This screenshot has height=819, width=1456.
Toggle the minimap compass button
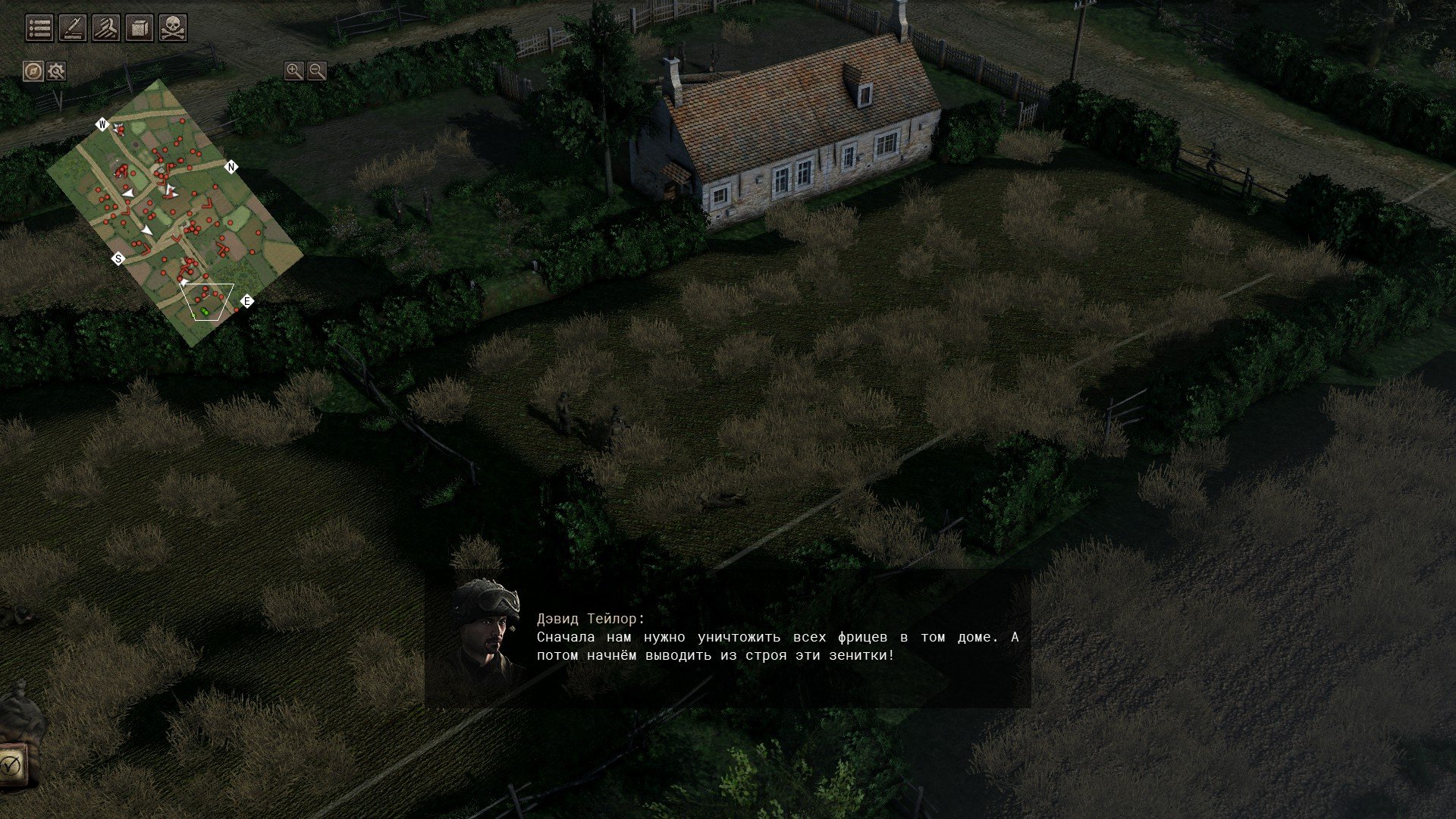pos(33,71)
